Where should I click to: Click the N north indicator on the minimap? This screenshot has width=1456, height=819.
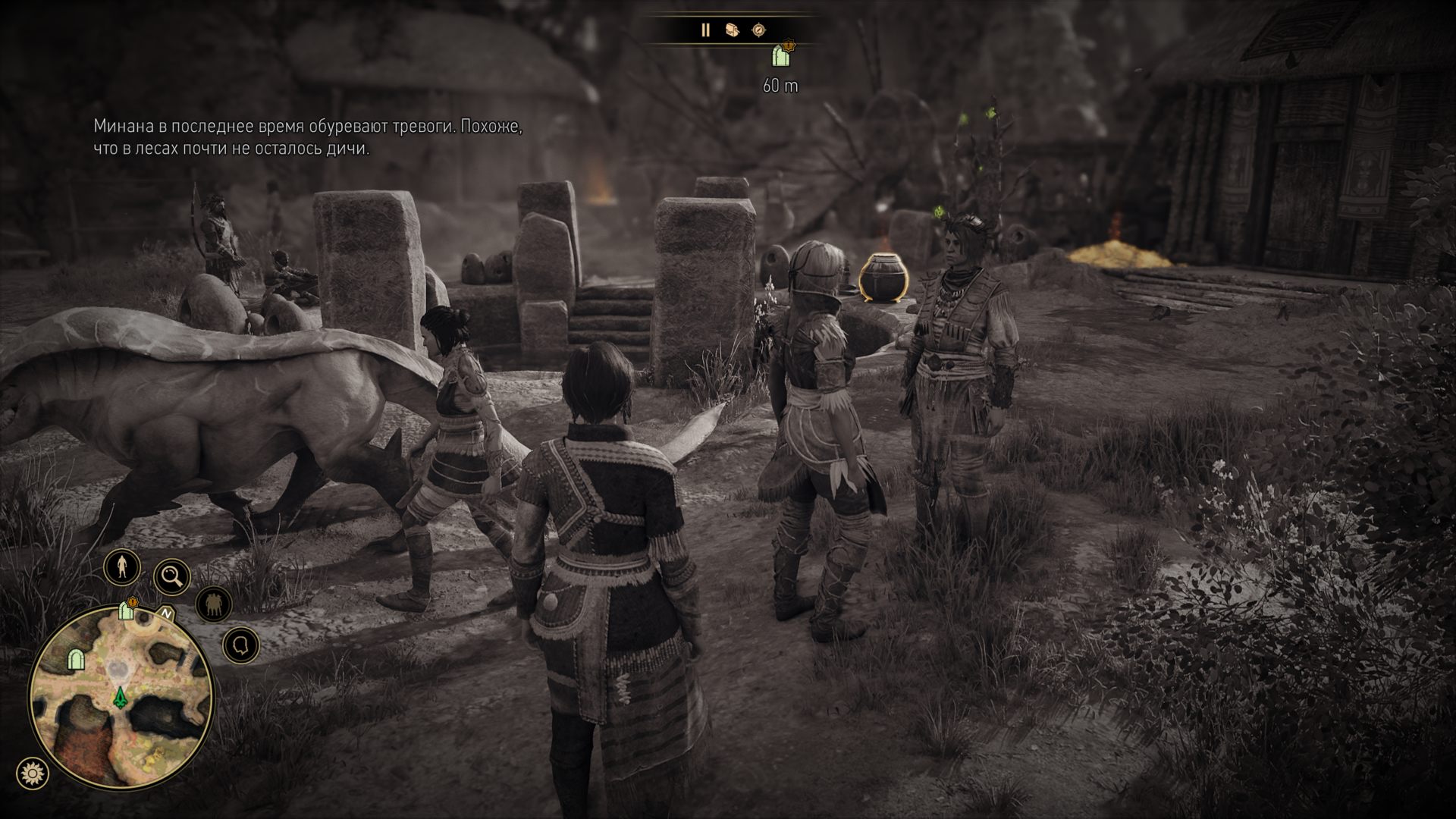tap(165, 613)
